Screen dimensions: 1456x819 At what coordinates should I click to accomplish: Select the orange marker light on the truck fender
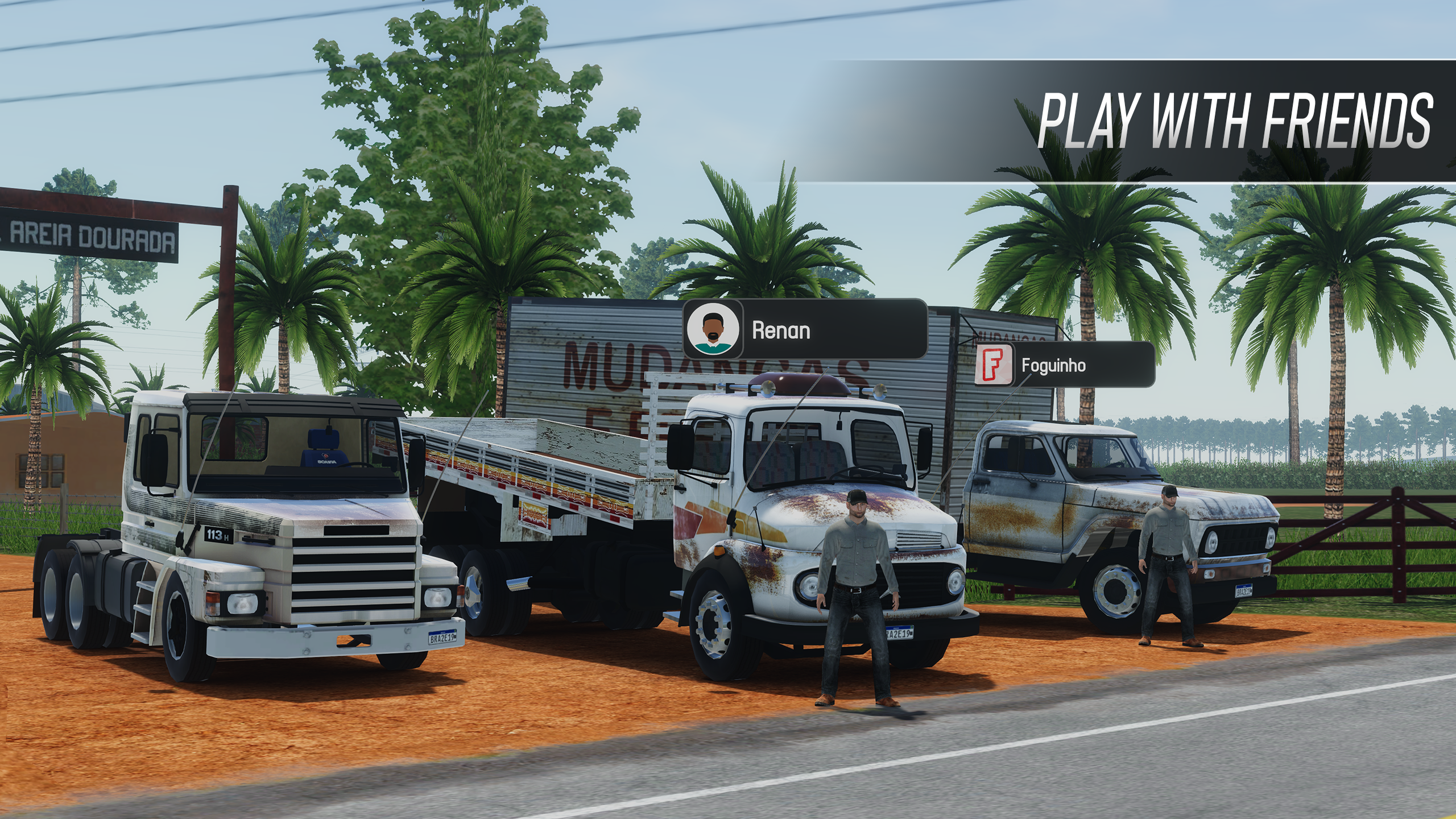pos(718,551)
